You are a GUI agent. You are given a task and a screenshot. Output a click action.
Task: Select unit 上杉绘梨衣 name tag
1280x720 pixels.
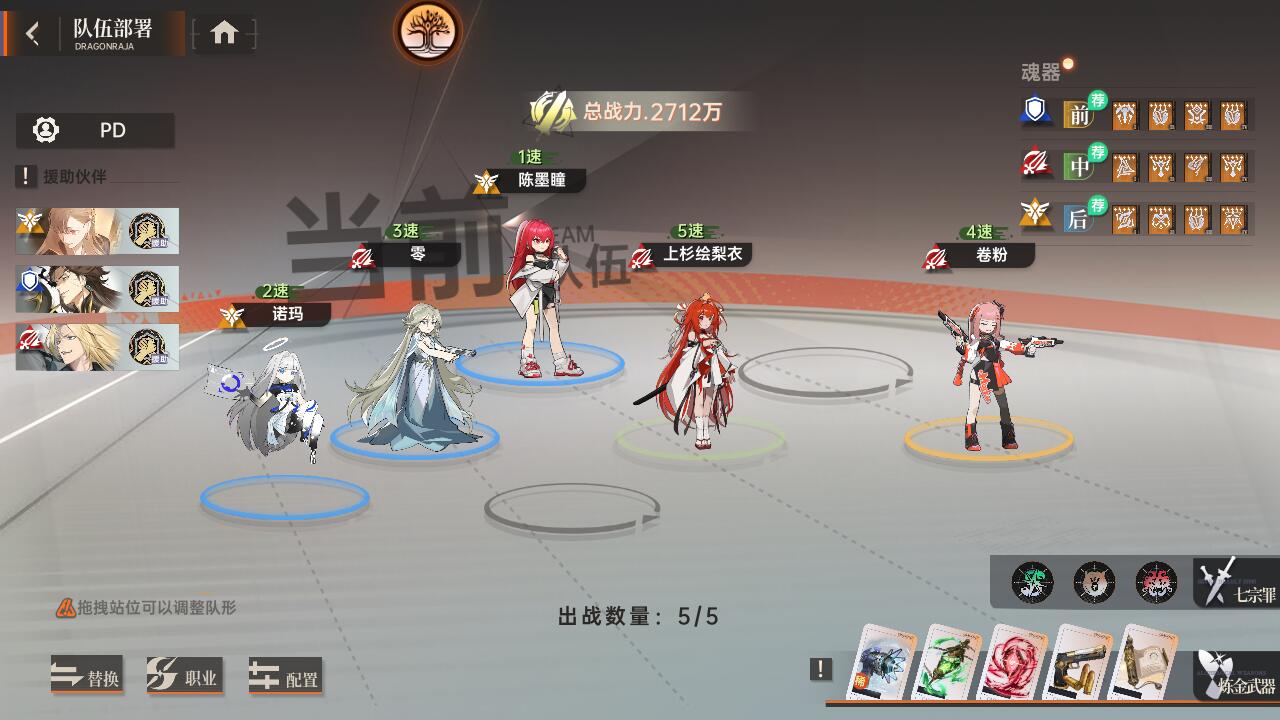pyautogui.click(x=701, y=255)
